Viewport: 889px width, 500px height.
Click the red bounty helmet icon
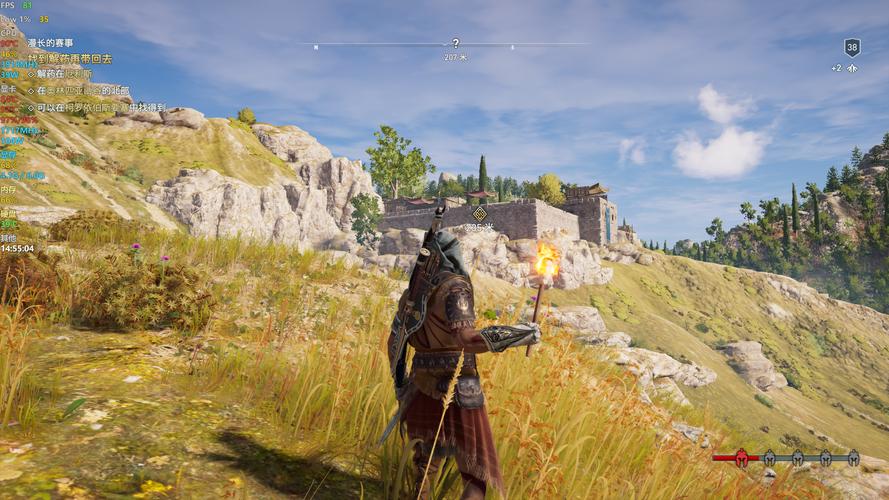pos(741,458)
